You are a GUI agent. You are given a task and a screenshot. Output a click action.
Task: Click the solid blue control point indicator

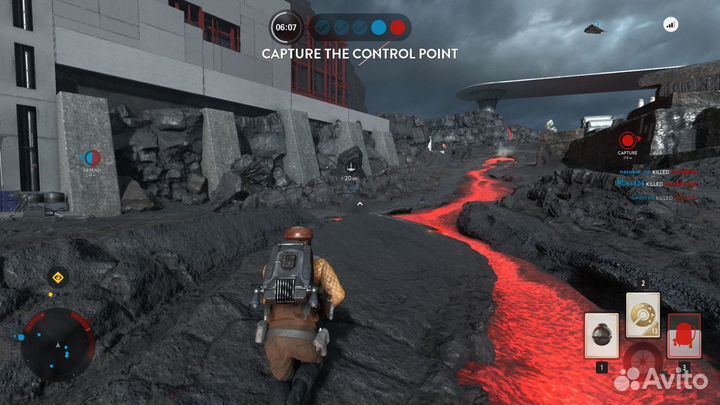[x=378, y=27]
